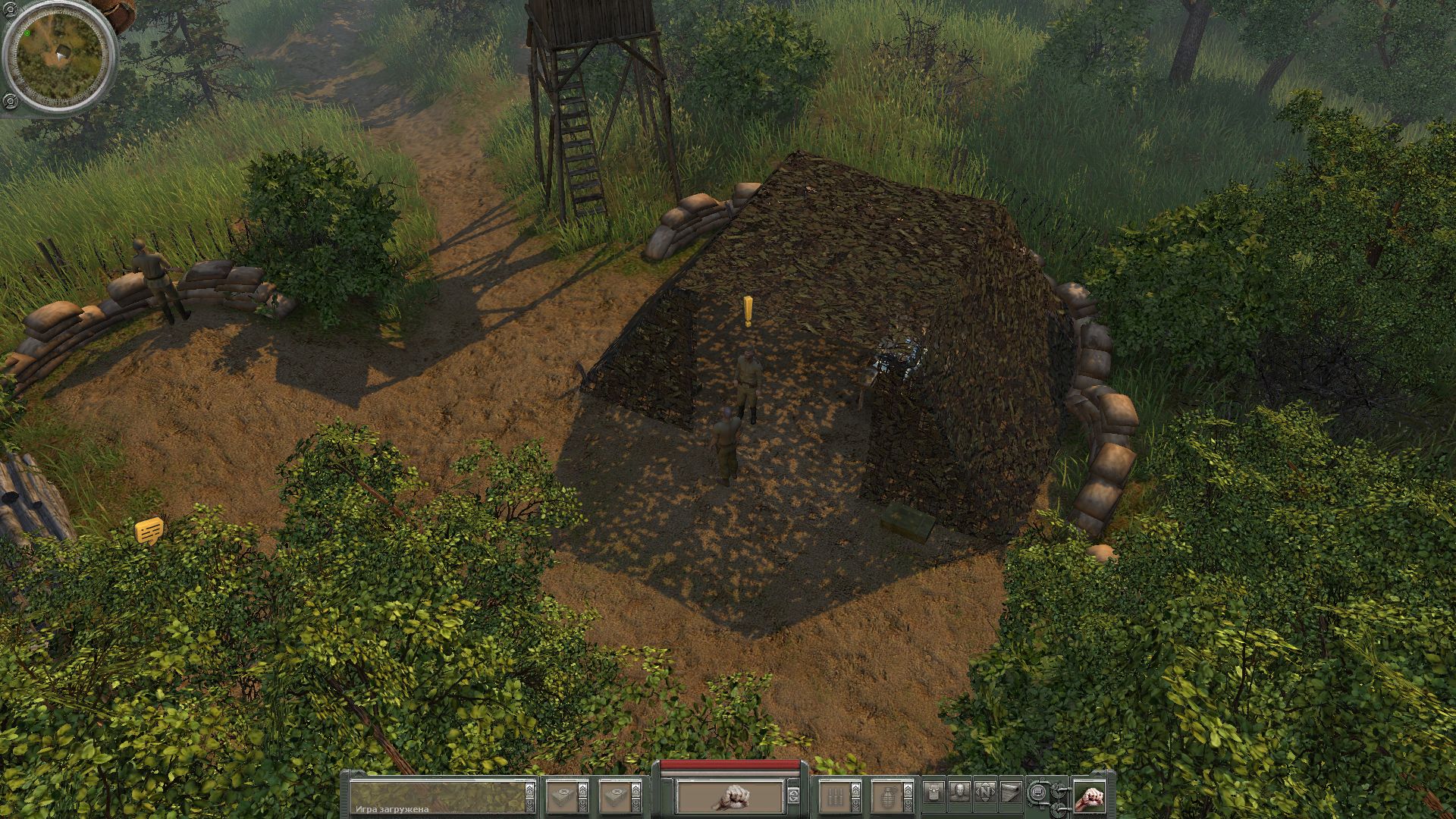Open the yellow speech note icon
The image size is (1456, 819).
click(149, 529)
